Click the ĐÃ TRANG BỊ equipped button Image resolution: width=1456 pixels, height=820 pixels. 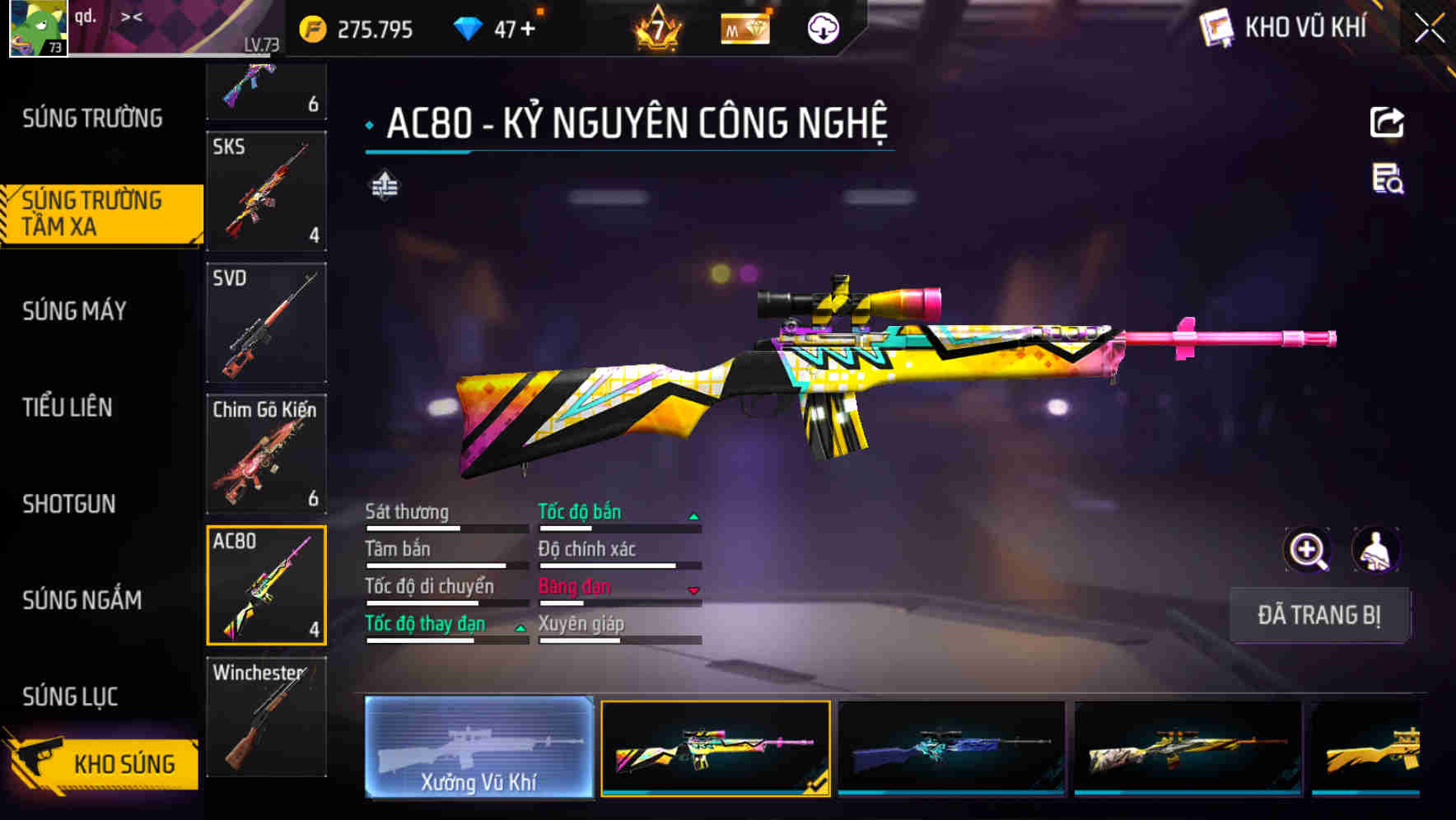point(1318,615)
